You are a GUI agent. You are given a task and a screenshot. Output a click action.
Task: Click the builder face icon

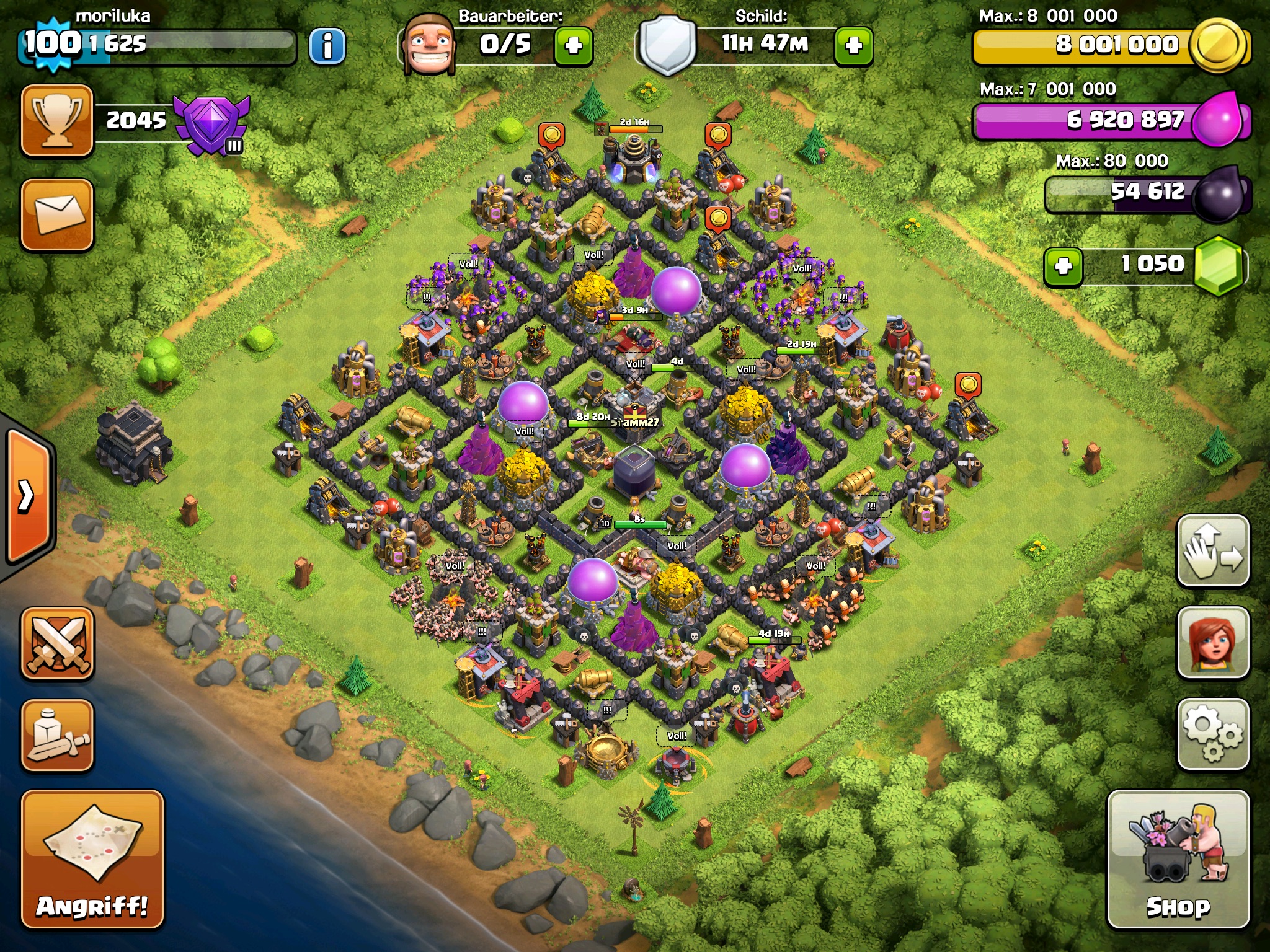(428, 45)
